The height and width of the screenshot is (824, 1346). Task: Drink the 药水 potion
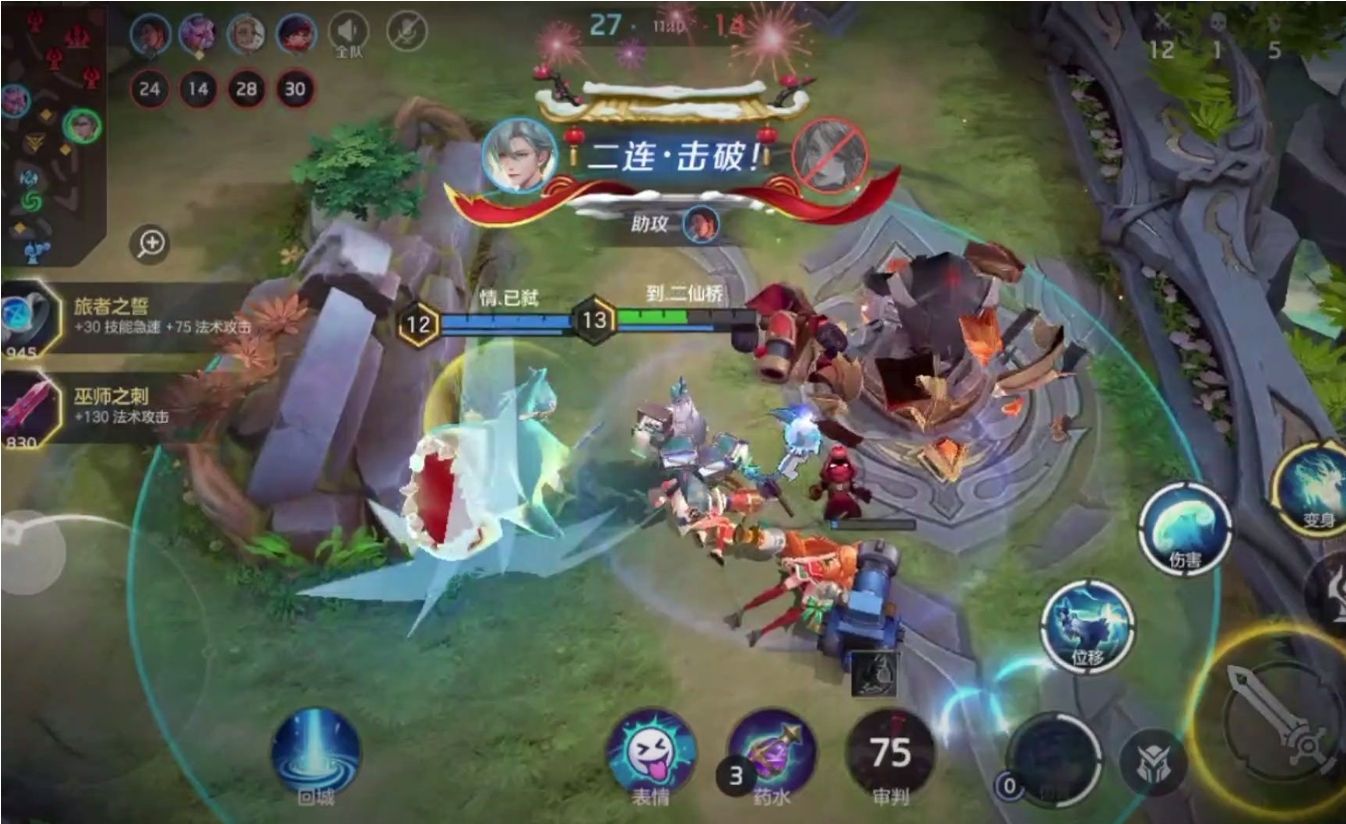click(x=770, y=754)
